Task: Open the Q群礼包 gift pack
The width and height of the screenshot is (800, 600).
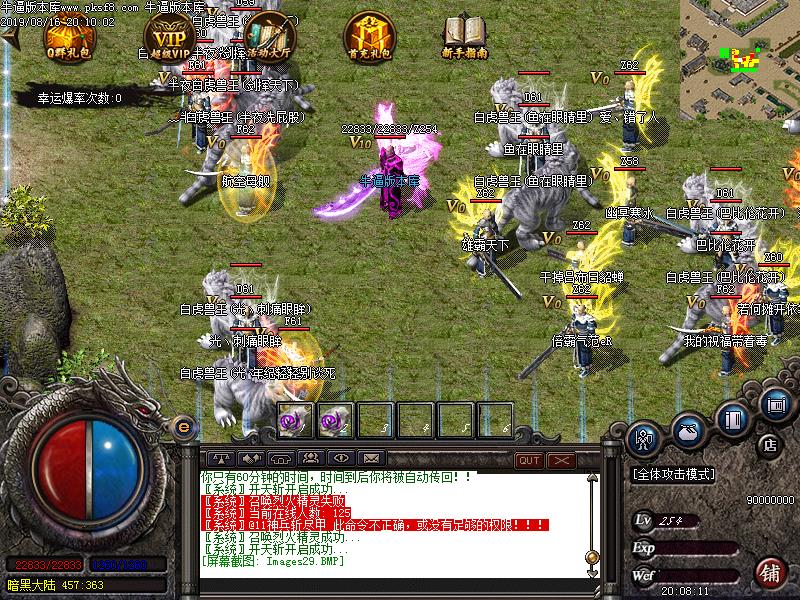Action: pyautogui.click(x=68, y=36)
